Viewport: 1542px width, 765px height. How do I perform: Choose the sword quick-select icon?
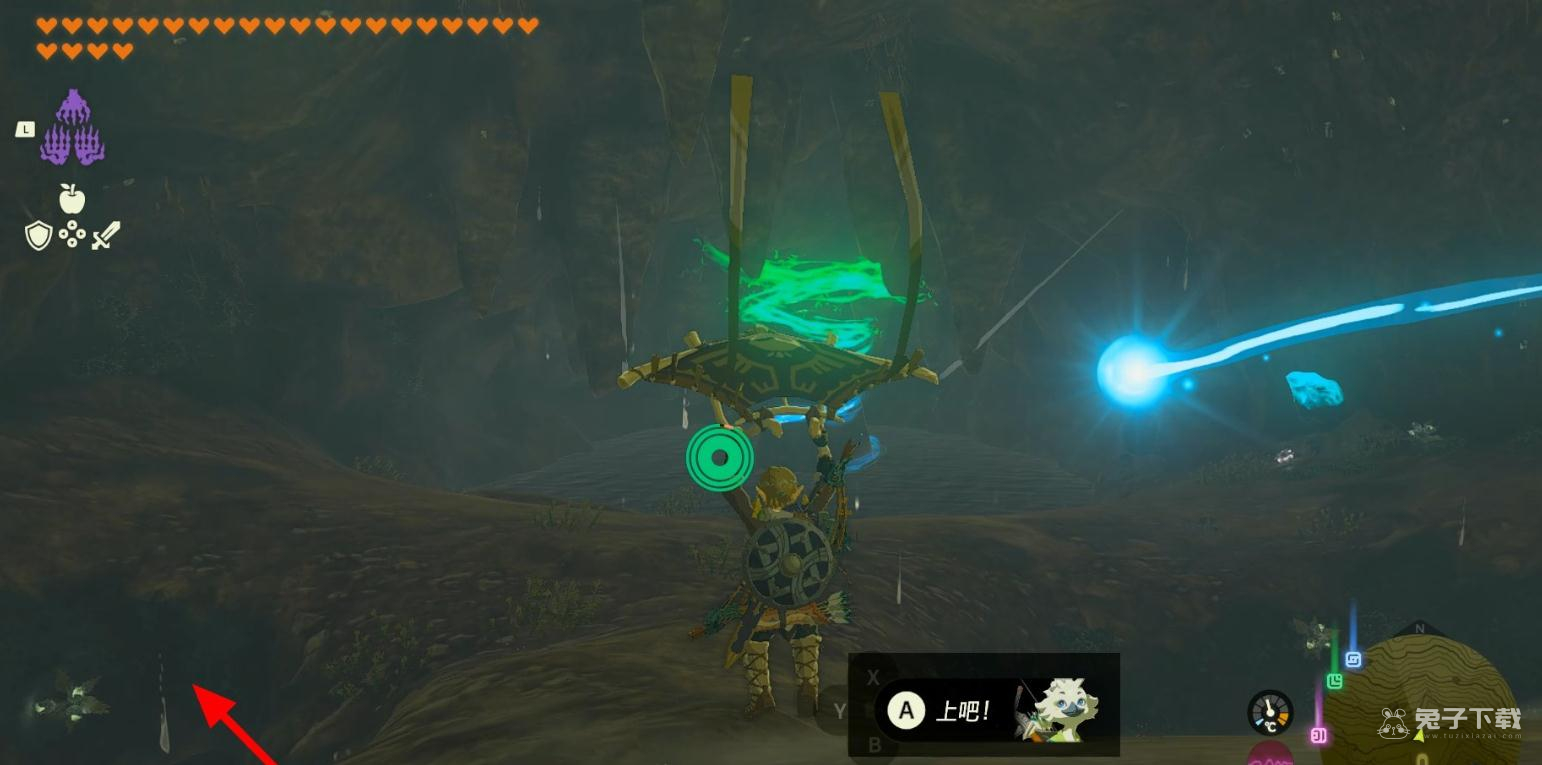coord(106,236)
